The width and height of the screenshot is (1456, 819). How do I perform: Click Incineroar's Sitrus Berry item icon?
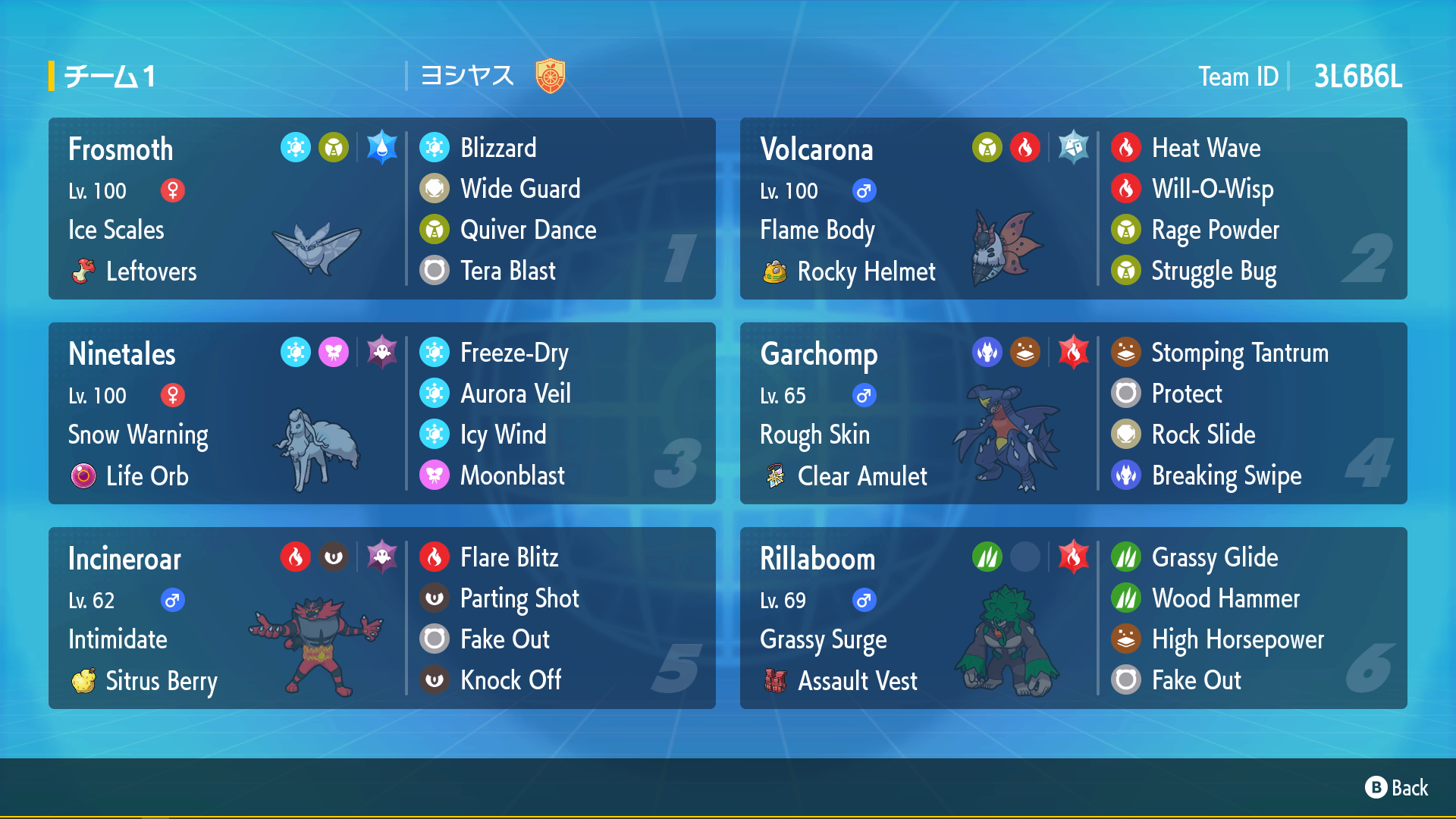[83, 681]
